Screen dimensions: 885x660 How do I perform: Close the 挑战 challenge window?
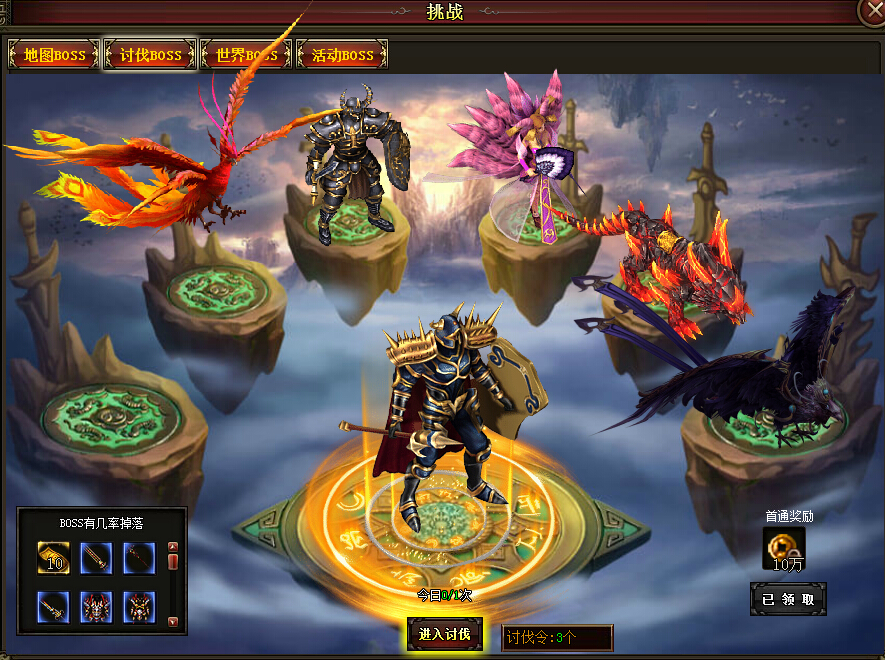point(871,10)
